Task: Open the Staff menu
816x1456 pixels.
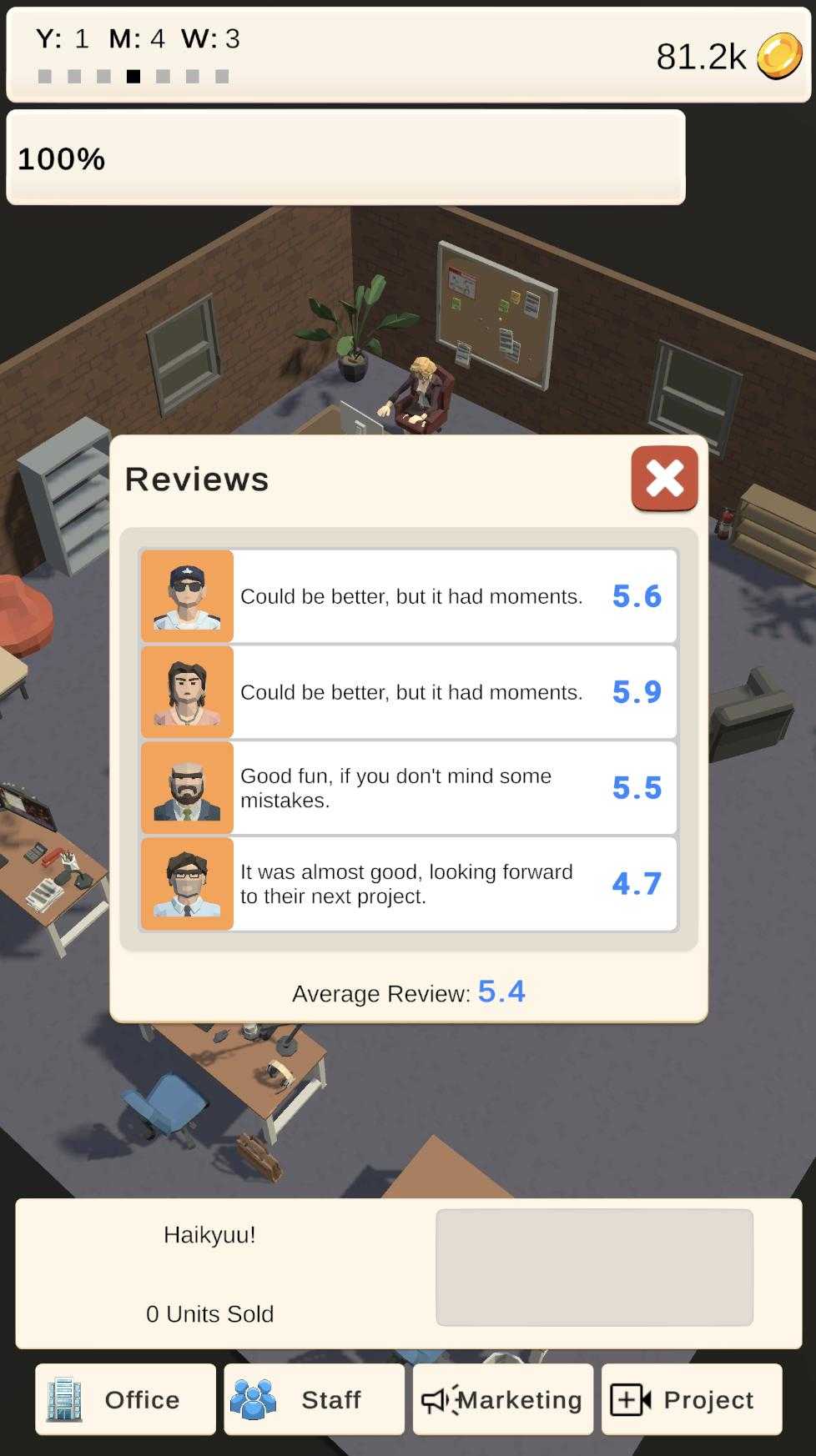Action: [x=314, y=1399]
